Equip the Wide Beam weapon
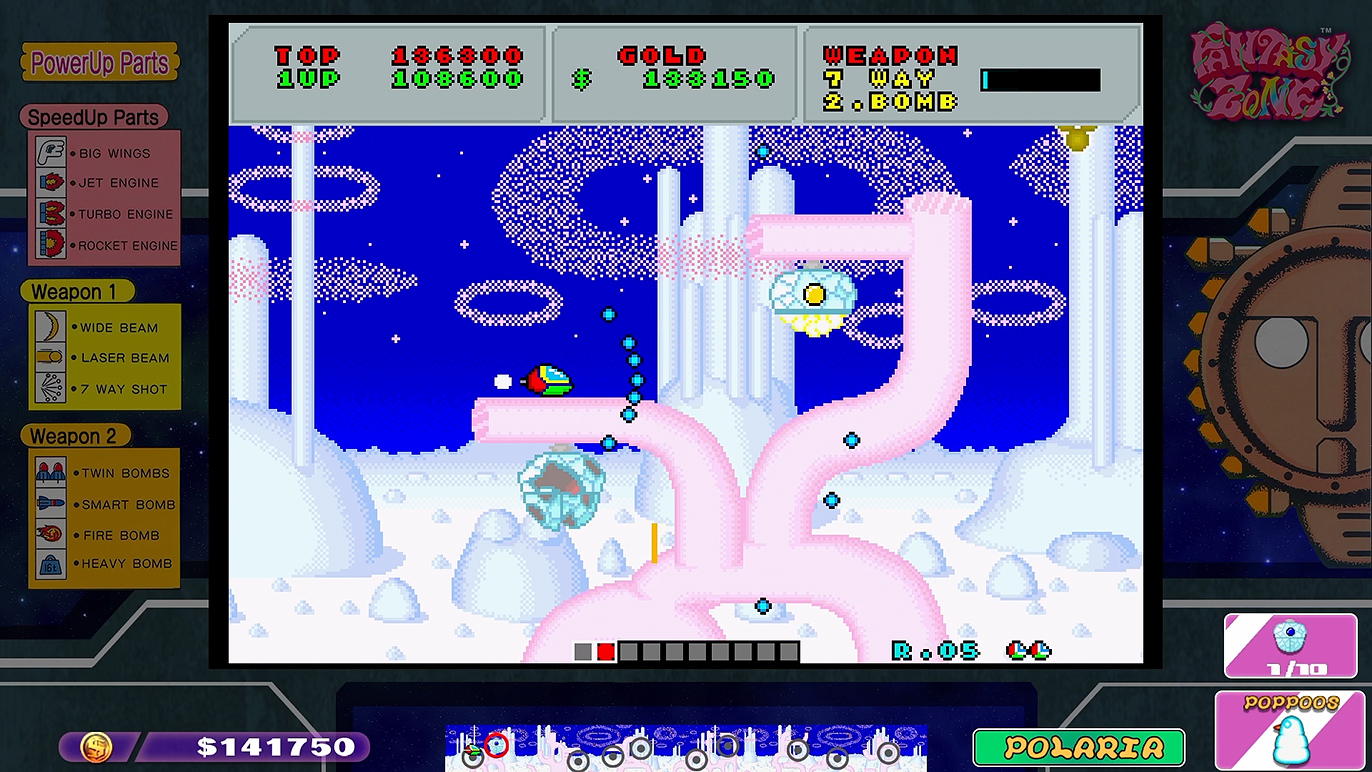 pyautogui.click(x=104, y=327)
